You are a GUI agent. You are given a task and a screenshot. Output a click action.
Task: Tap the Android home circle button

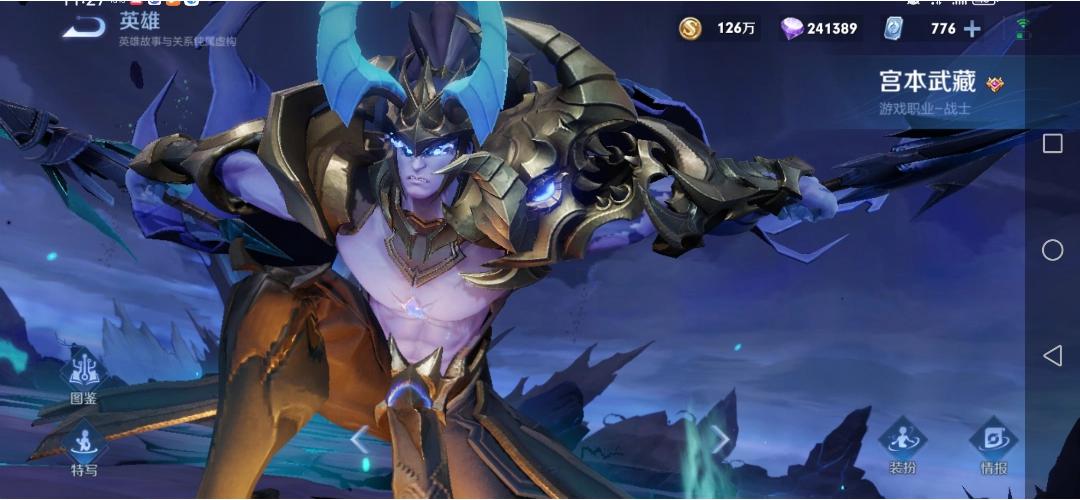pos(1052,250)
